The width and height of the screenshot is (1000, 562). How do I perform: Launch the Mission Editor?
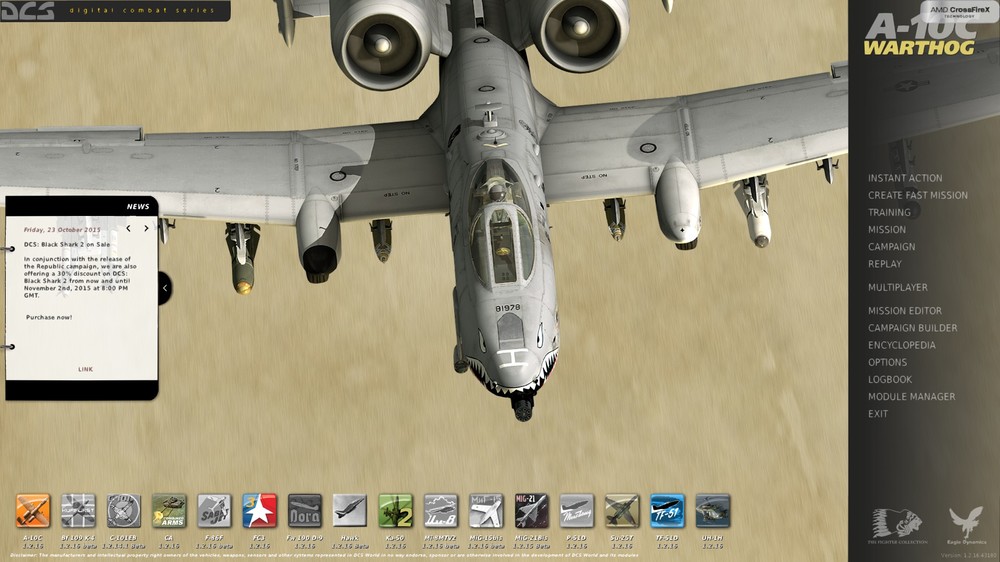click(x=904, y=311)
